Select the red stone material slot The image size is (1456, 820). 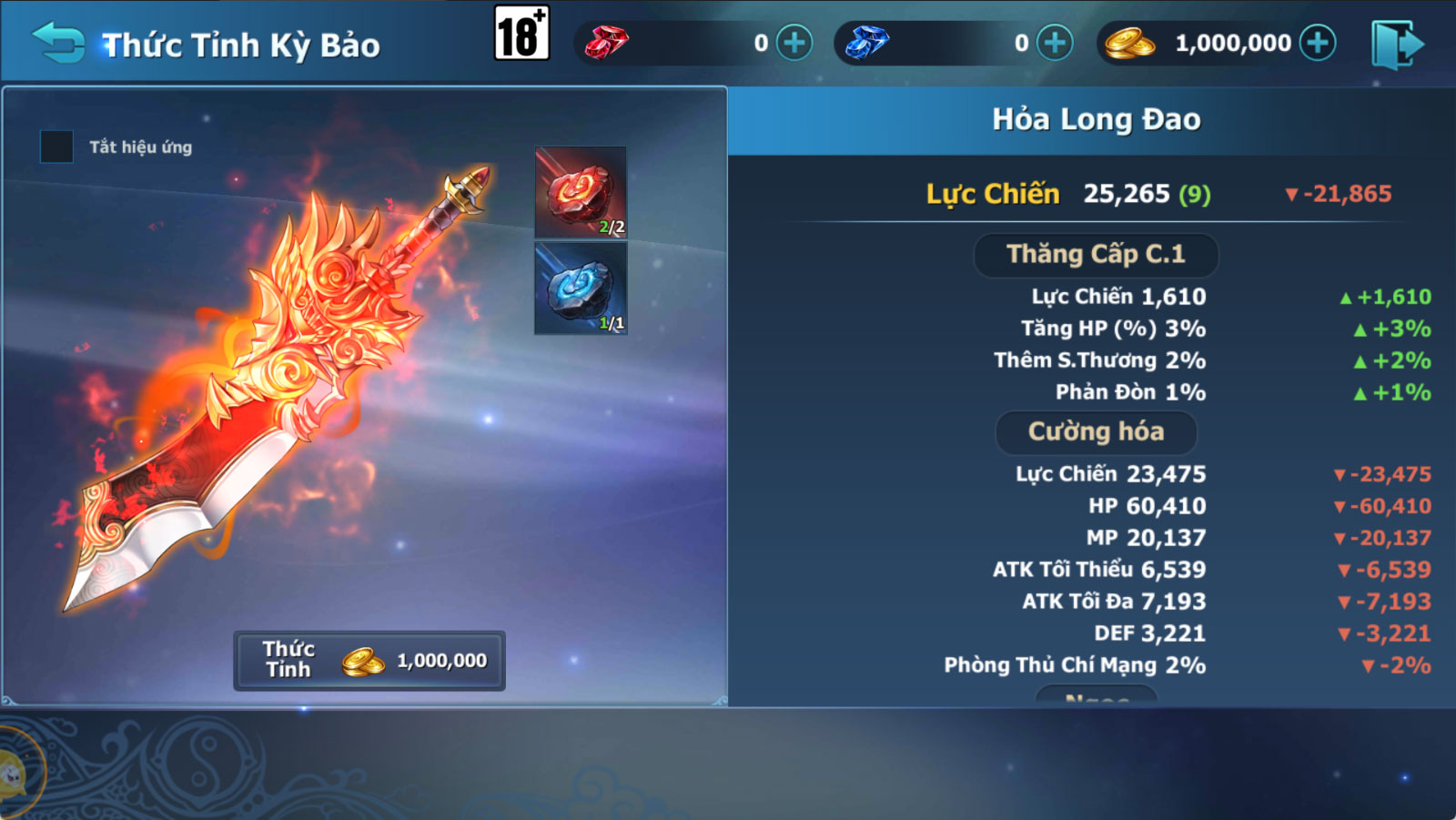[x=581, y=193]
